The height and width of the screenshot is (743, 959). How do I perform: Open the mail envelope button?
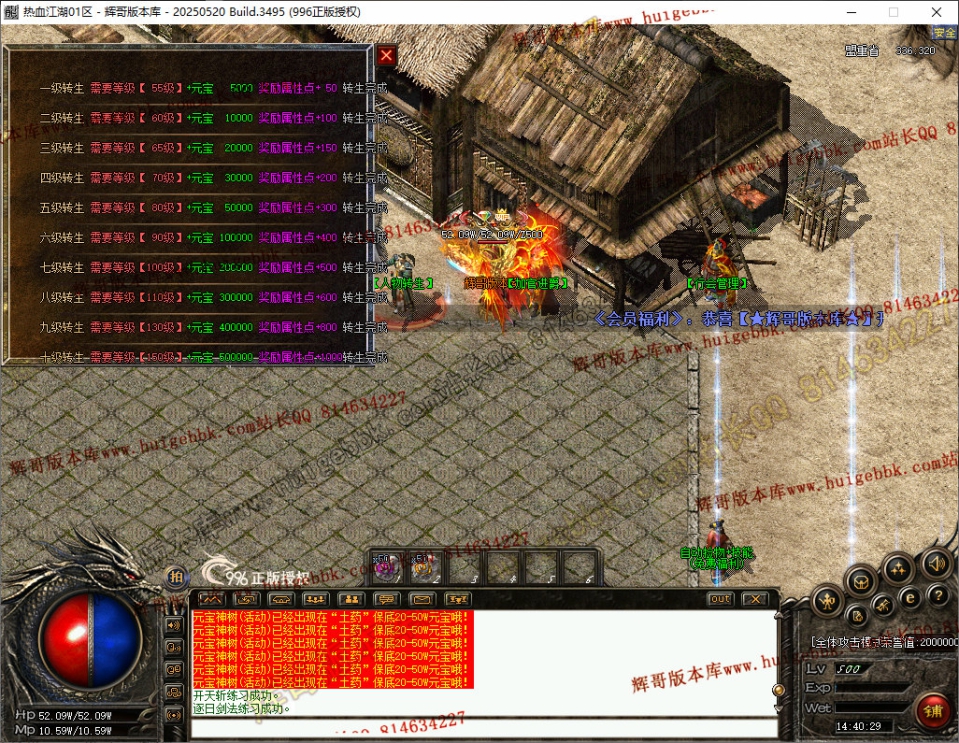(x=421, y=599)
